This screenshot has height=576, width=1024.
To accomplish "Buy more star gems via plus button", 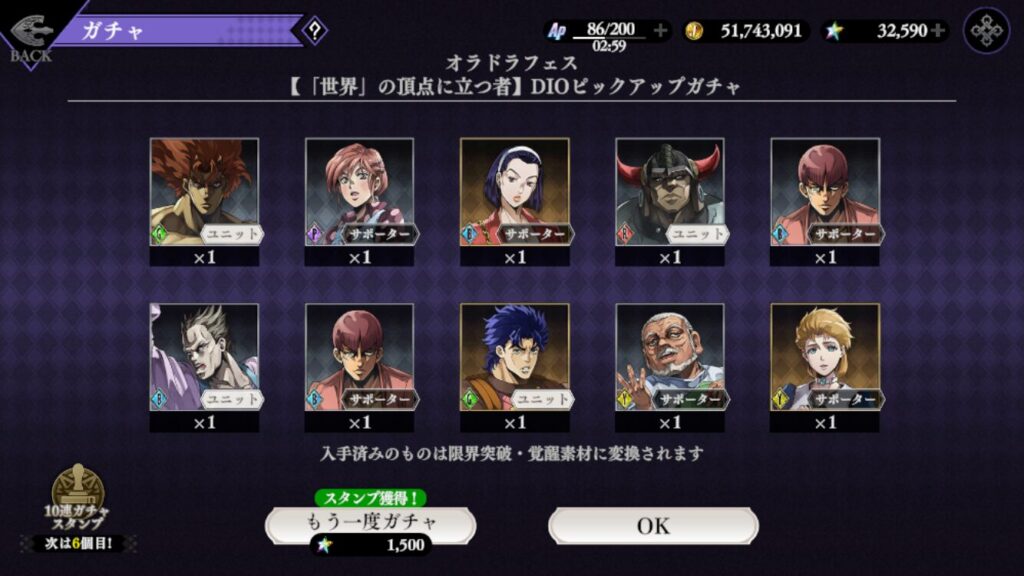I will [937, 30].
